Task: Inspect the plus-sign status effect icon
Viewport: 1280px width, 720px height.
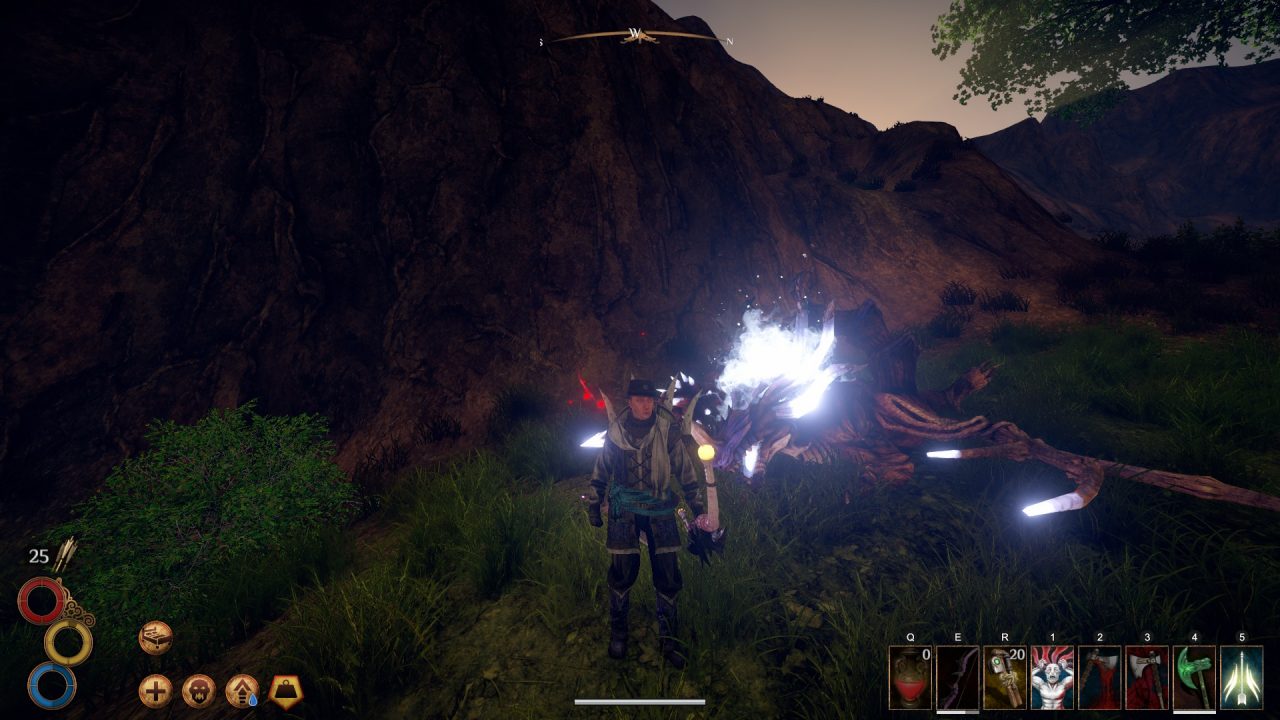Action: [155, 690]
